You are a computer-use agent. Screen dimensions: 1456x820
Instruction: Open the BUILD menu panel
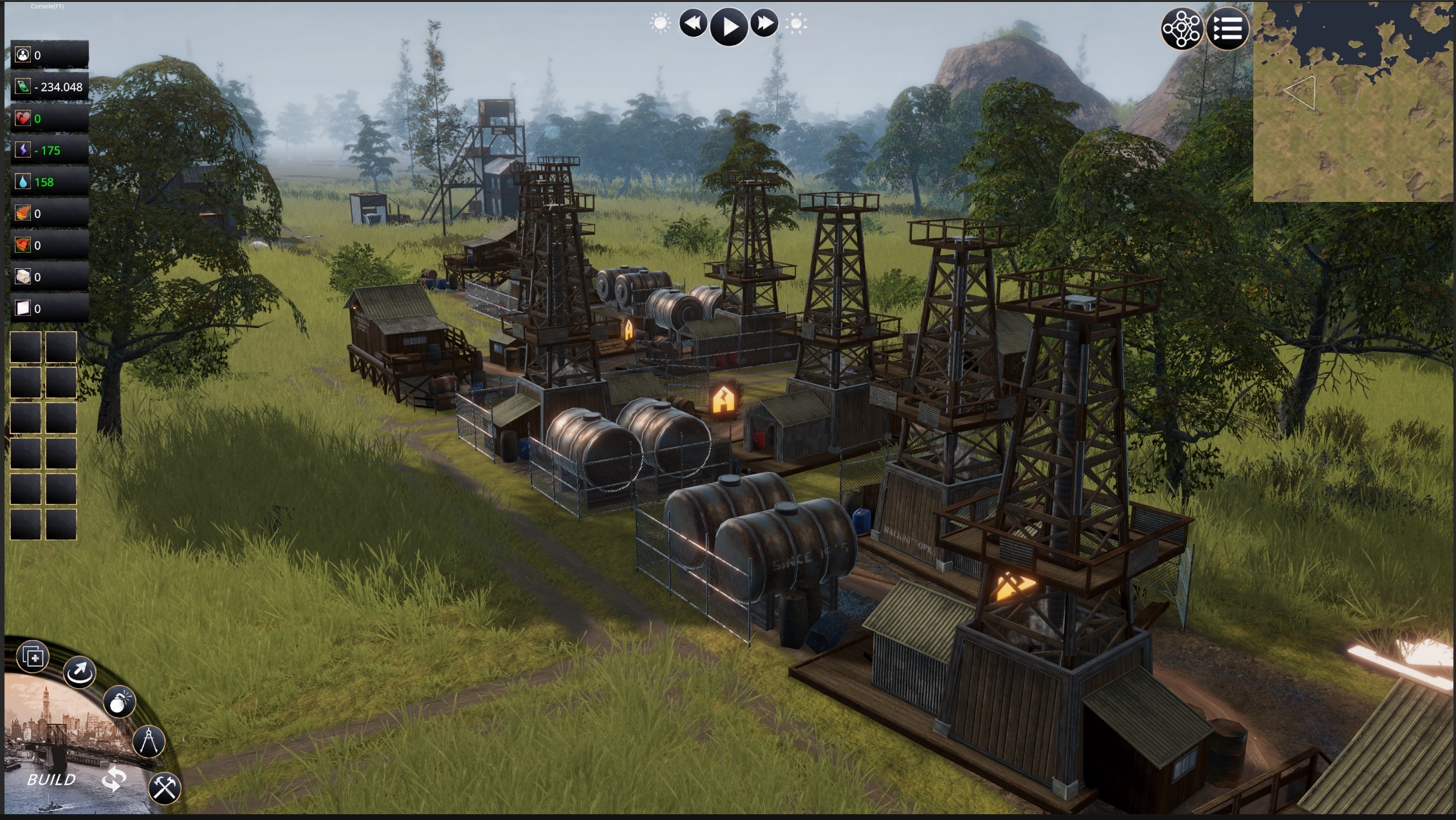coord(51,780)
